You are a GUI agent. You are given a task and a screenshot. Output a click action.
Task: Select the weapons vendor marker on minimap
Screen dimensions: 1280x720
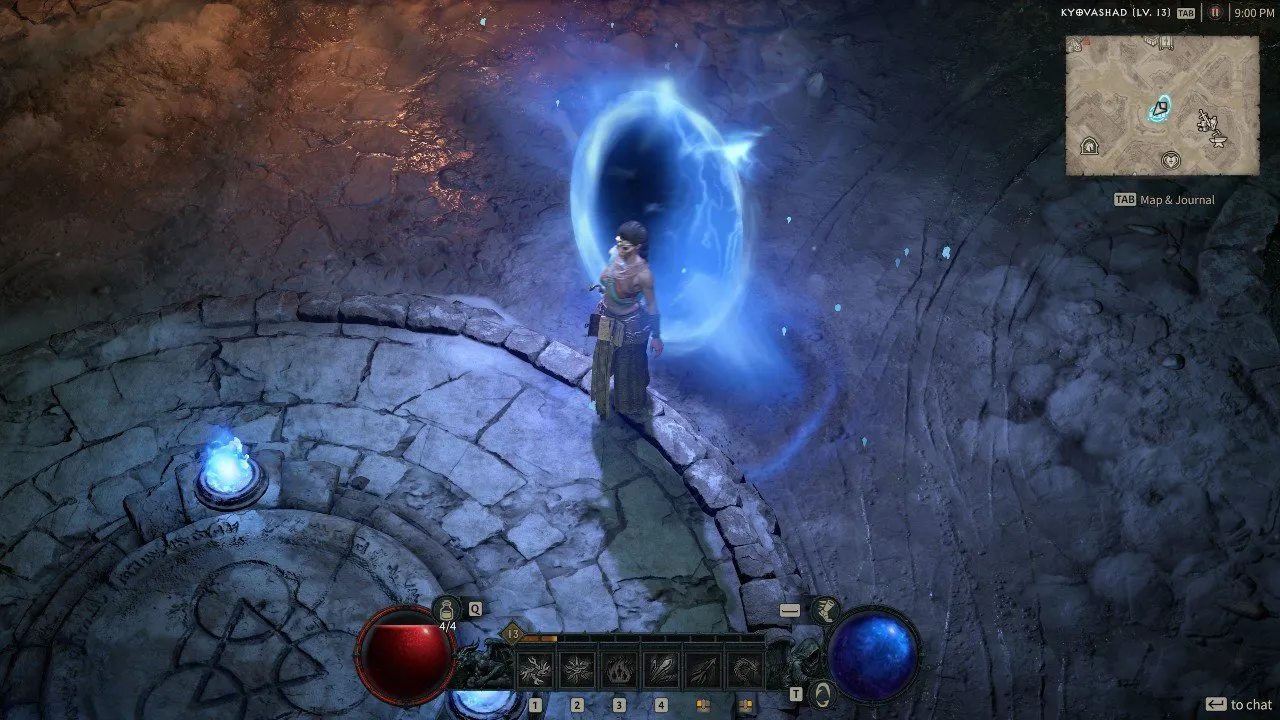(1206, 122)
